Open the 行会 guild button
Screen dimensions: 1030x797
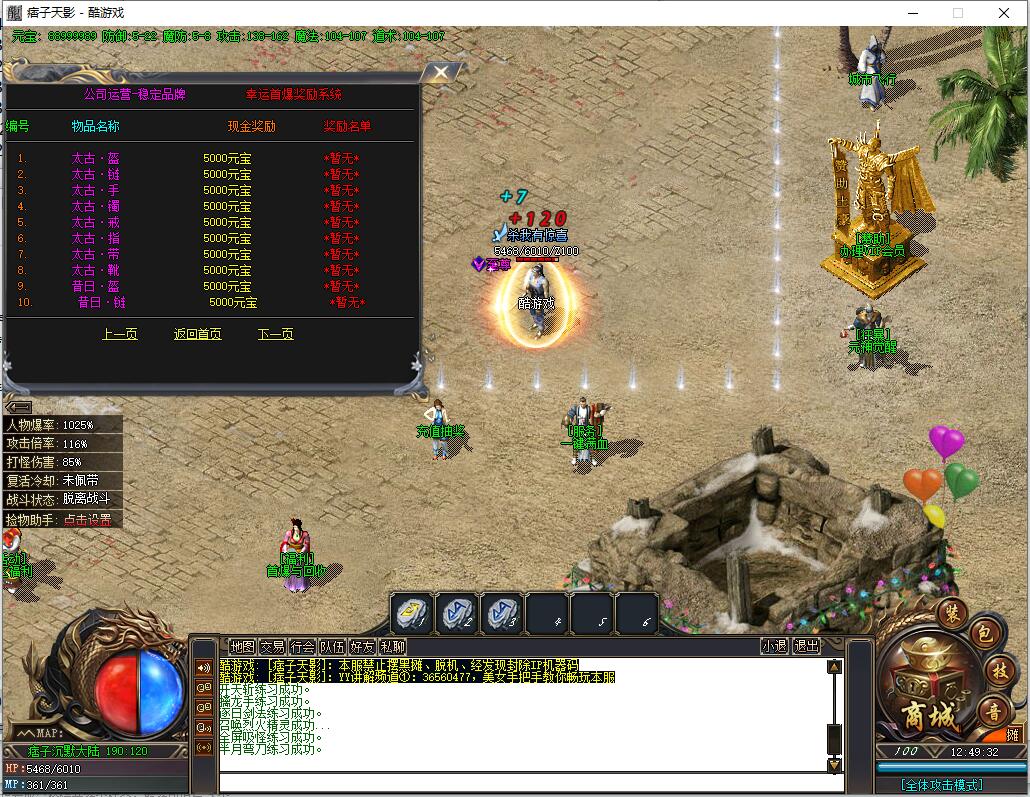coord(302,647)
